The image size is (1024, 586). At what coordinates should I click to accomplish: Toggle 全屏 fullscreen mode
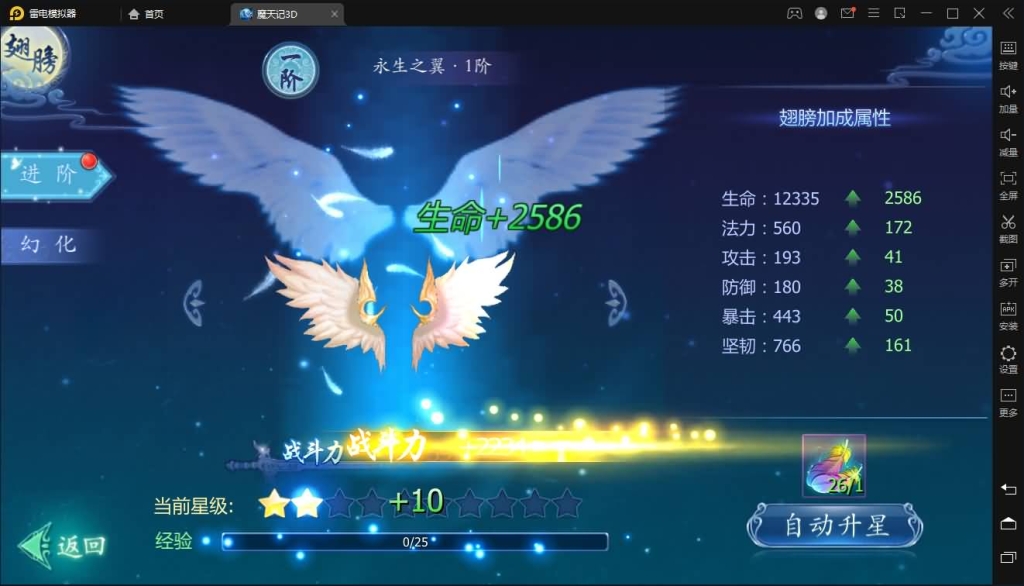pos(1008,184)
